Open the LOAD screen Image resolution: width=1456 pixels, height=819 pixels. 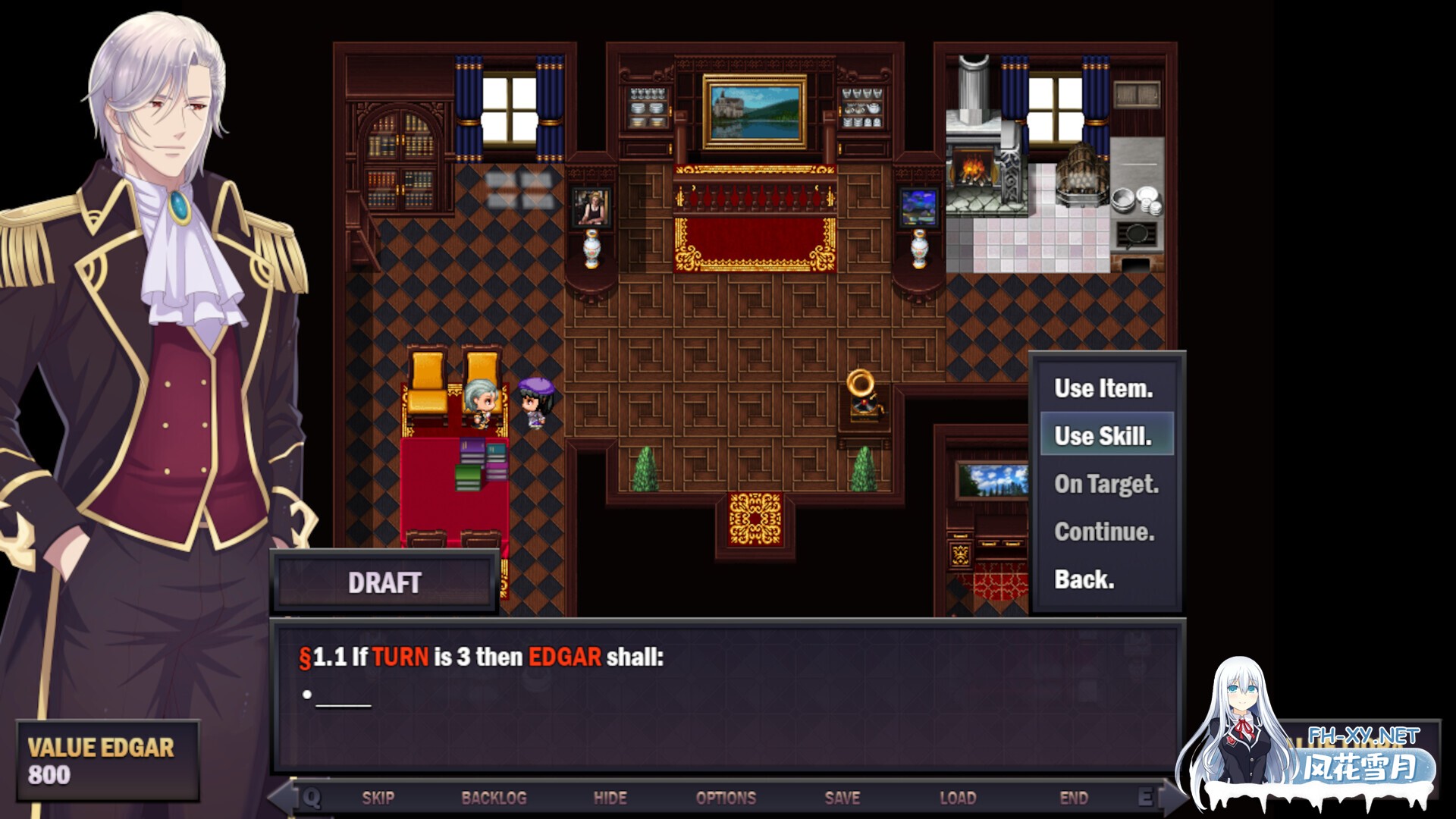point(958,798)
